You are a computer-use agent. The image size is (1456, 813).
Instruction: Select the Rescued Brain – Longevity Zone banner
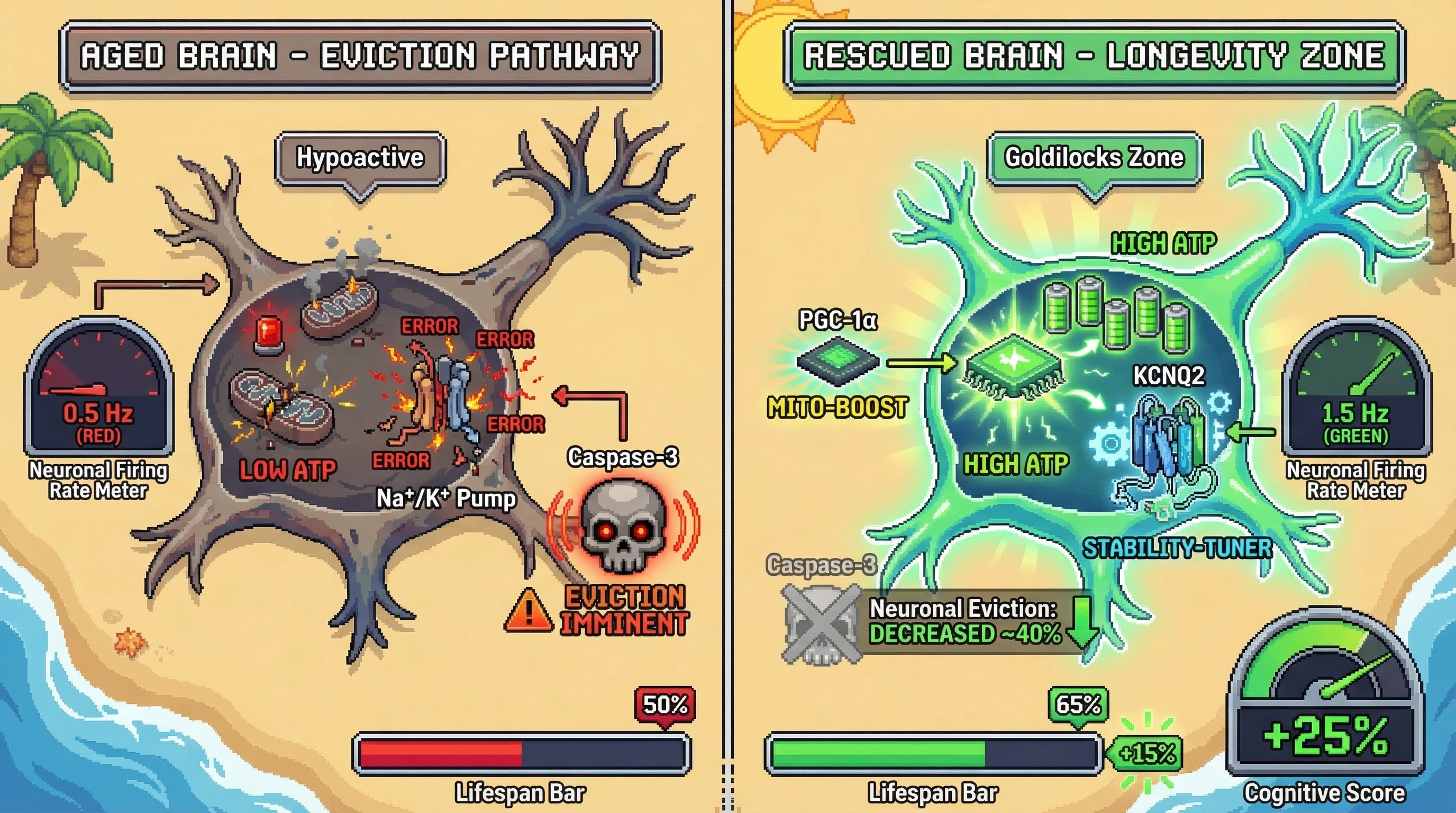coord(1094,56)
